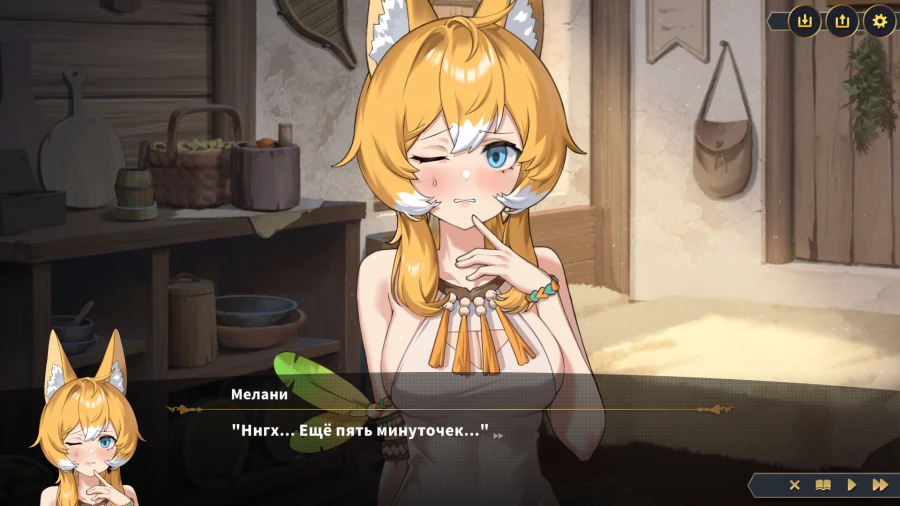Open the save game menu
Viewport: 900px width, 506px height.
(804, 20)
